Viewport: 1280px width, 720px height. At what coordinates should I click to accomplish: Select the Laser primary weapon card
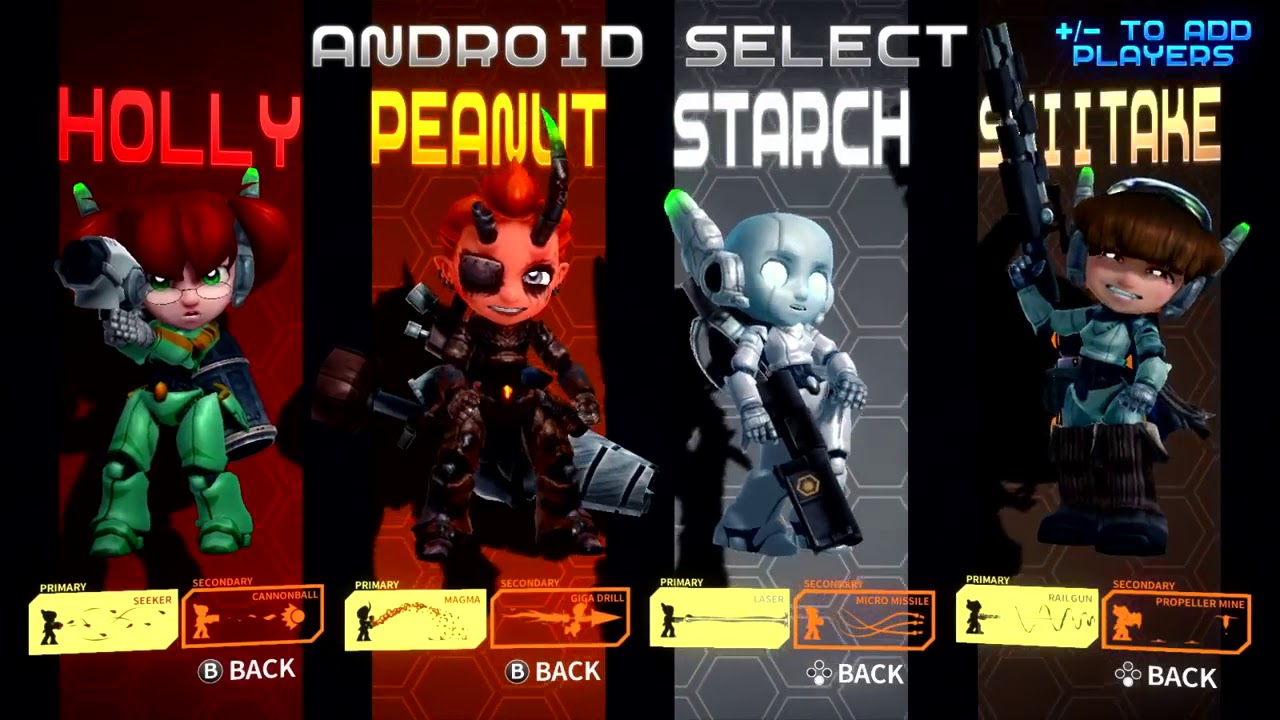pyautogui.click(x=719, y=619)
